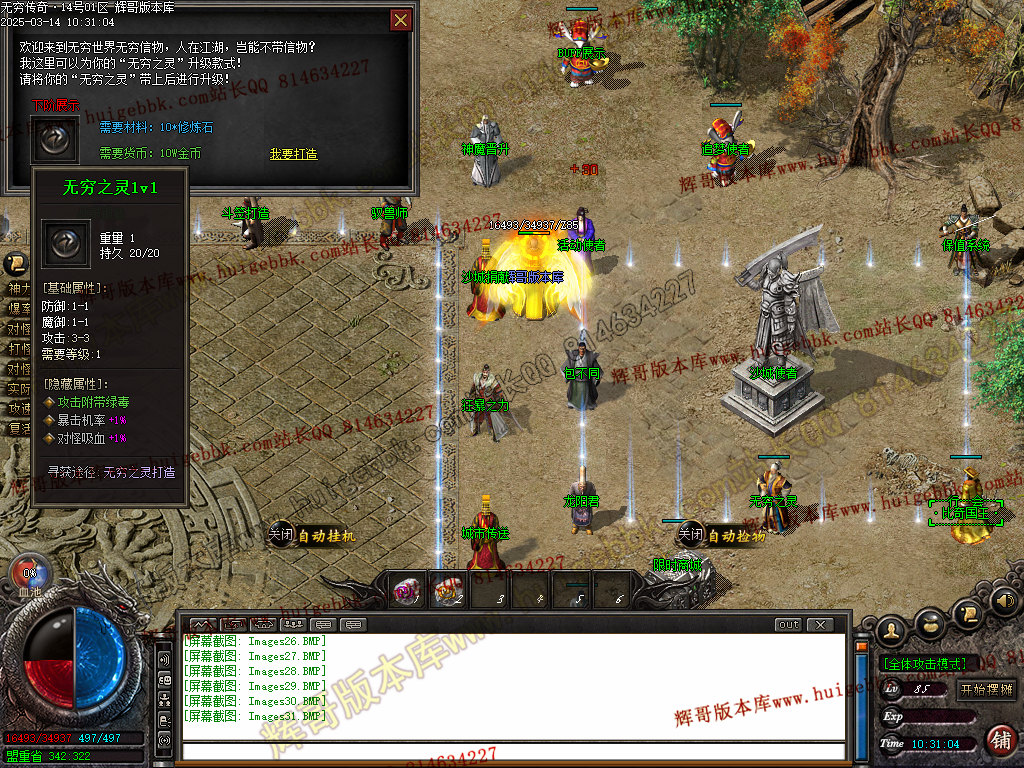Click the 我要打造 forge link
Image resolution: width=1024 pixels, height=768 pixels.
click(x=293, y=154)
